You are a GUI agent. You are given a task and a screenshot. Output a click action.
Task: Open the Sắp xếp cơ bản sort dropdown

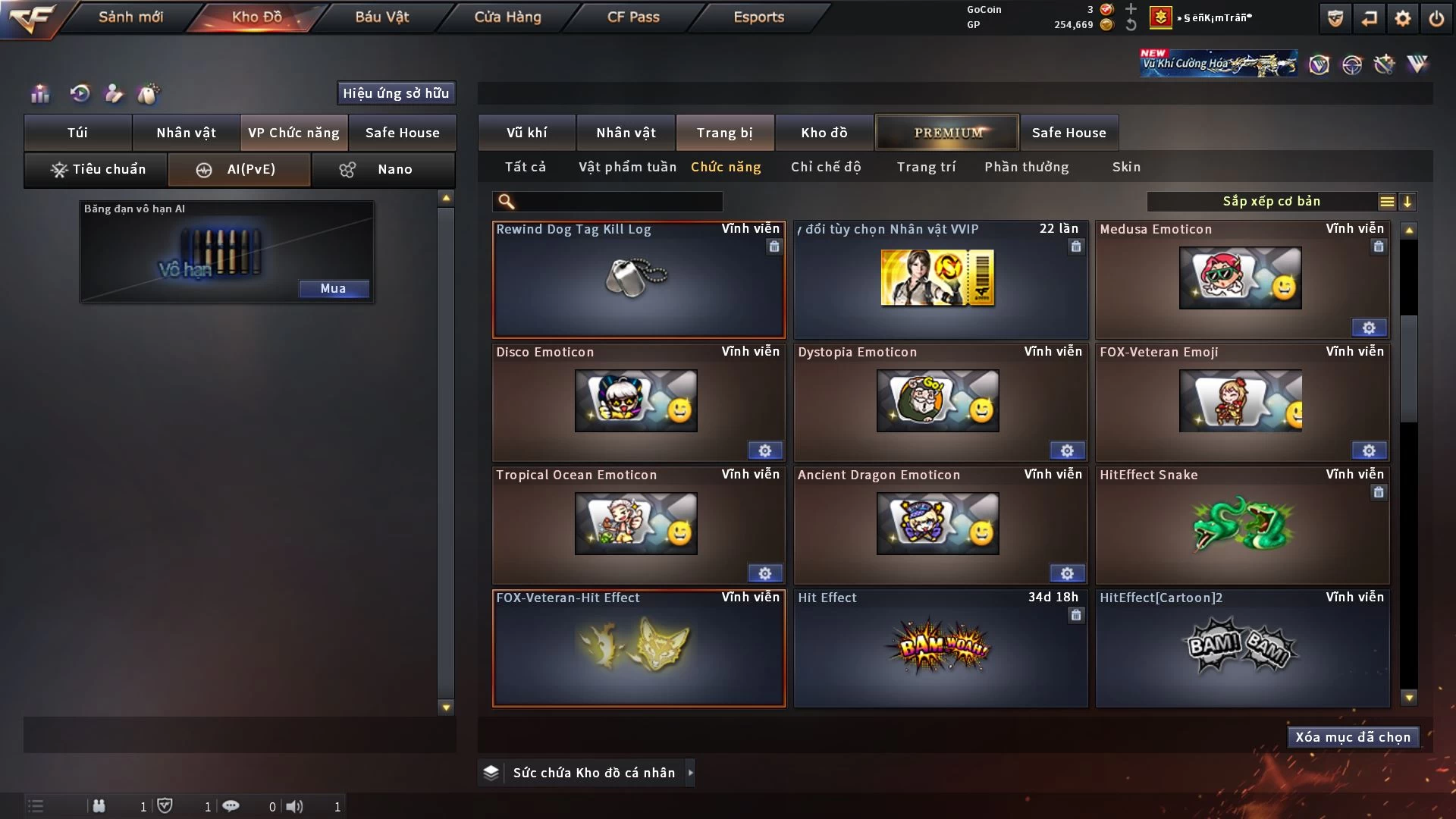pos(1271,202)
